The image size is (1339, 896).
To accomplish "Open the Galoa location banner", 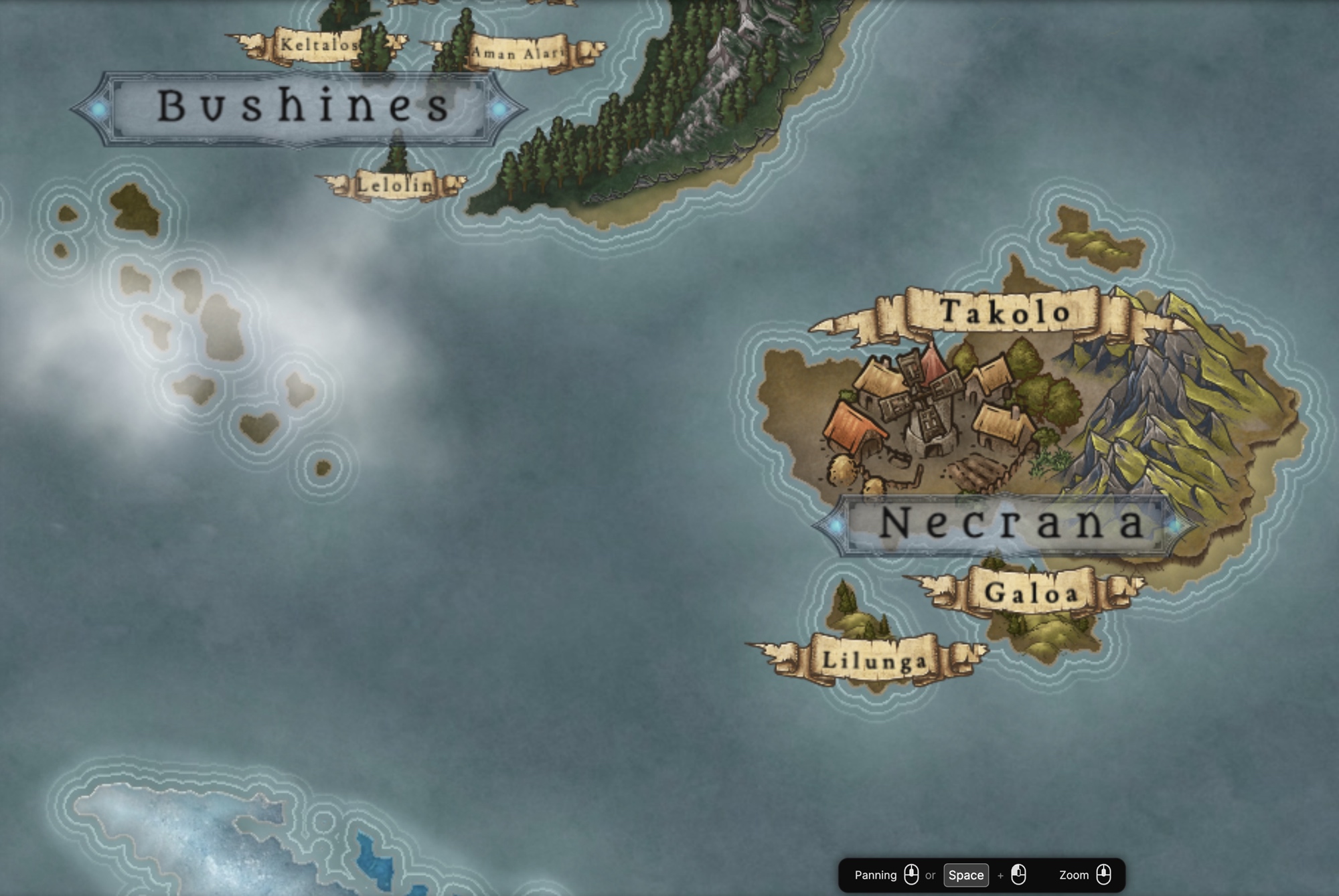I will [x=1031, y=592].
